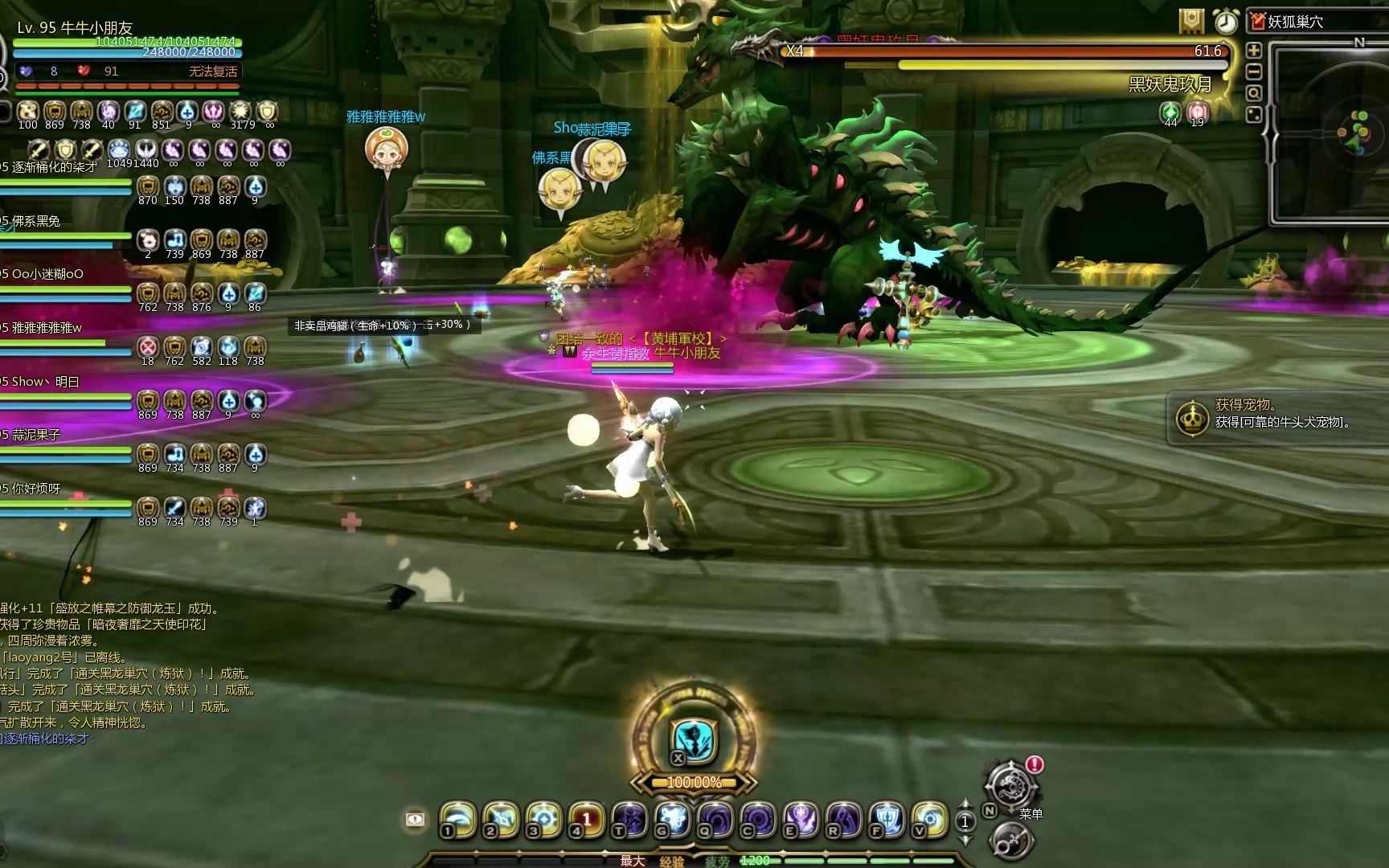
Task: Use the red item in slot 4
Action: [x=587, y=819]
